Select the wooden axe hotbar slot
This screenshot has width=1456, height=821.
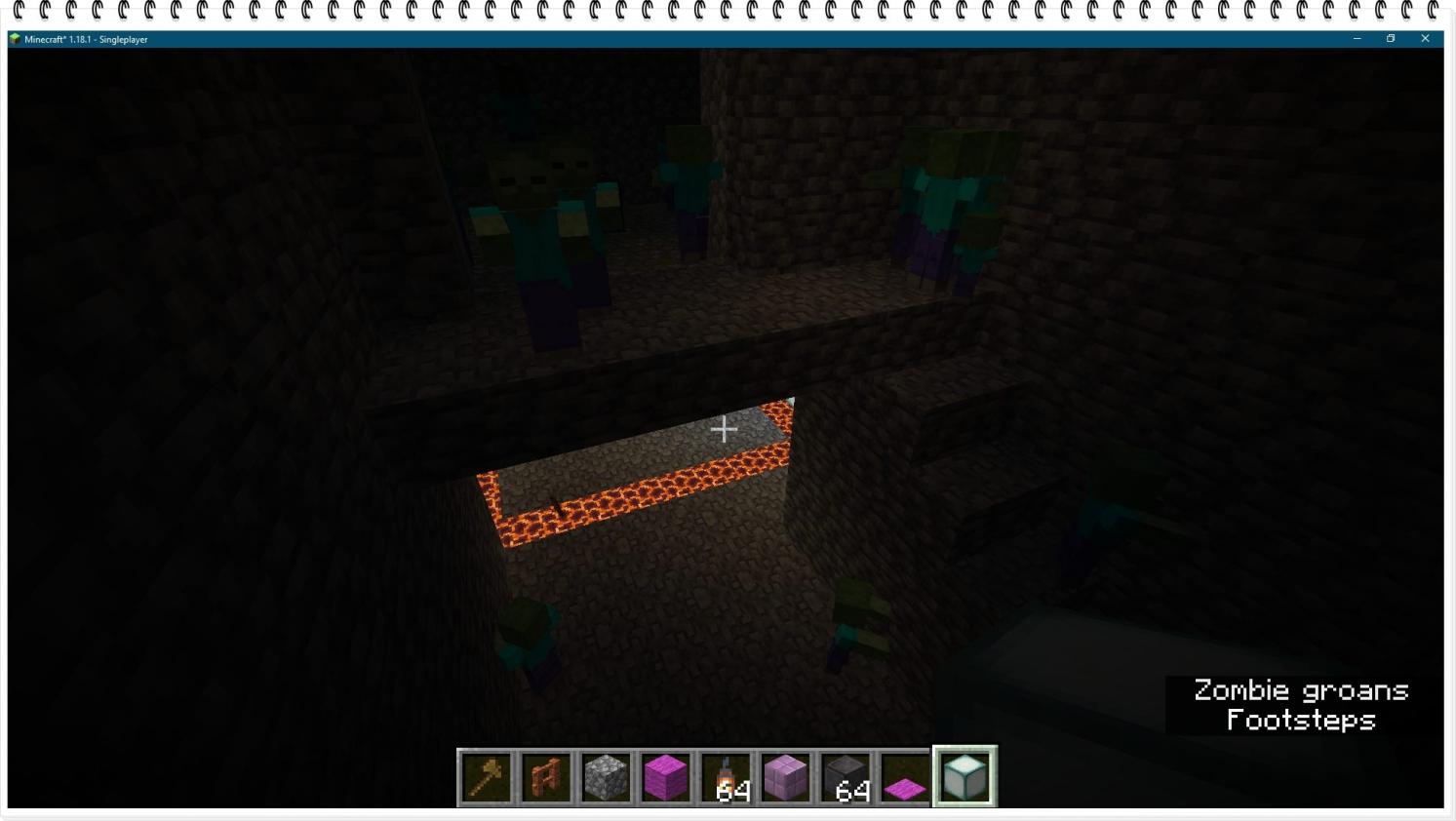(x=487, y=777)
